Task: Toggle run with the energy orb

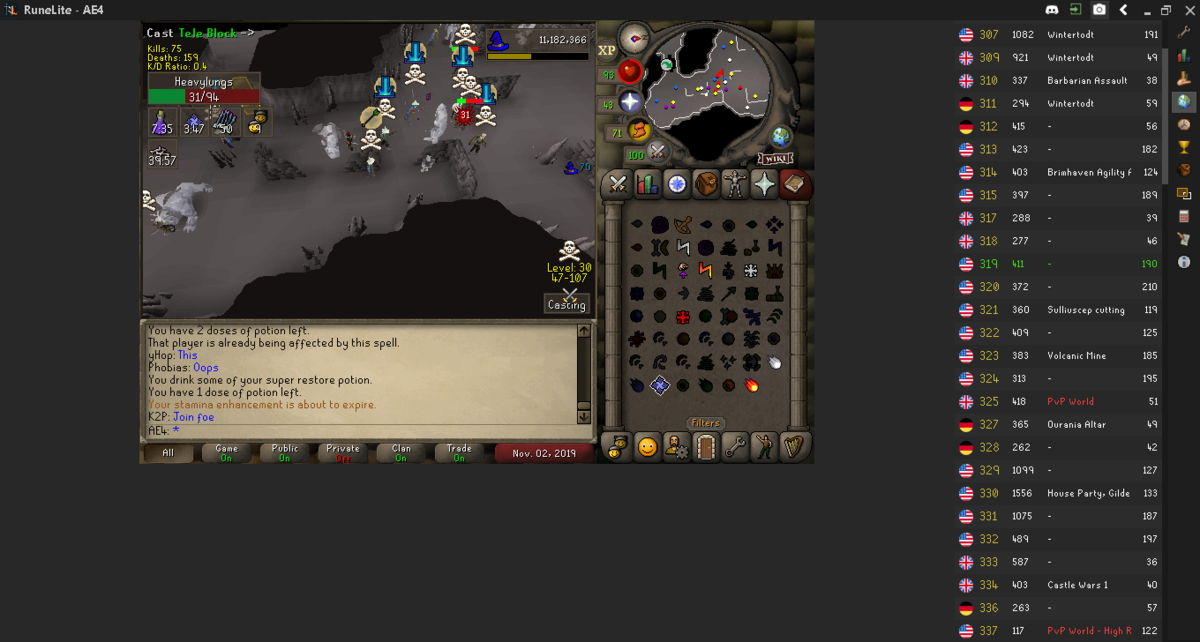Action: coord(639,130)
